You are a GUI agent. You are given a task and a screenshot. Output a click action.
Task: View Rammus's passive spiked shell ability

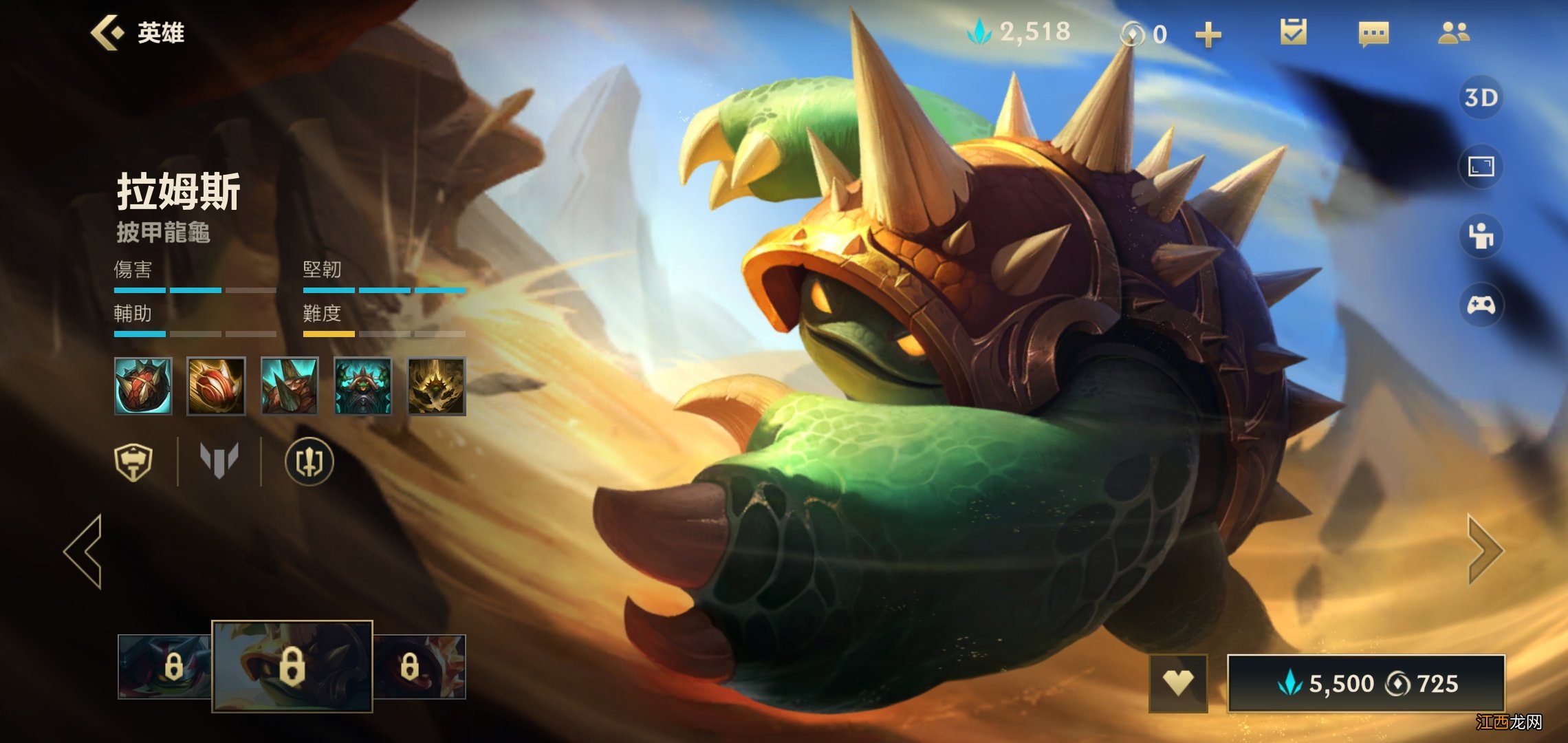click(x=143, y=386)
